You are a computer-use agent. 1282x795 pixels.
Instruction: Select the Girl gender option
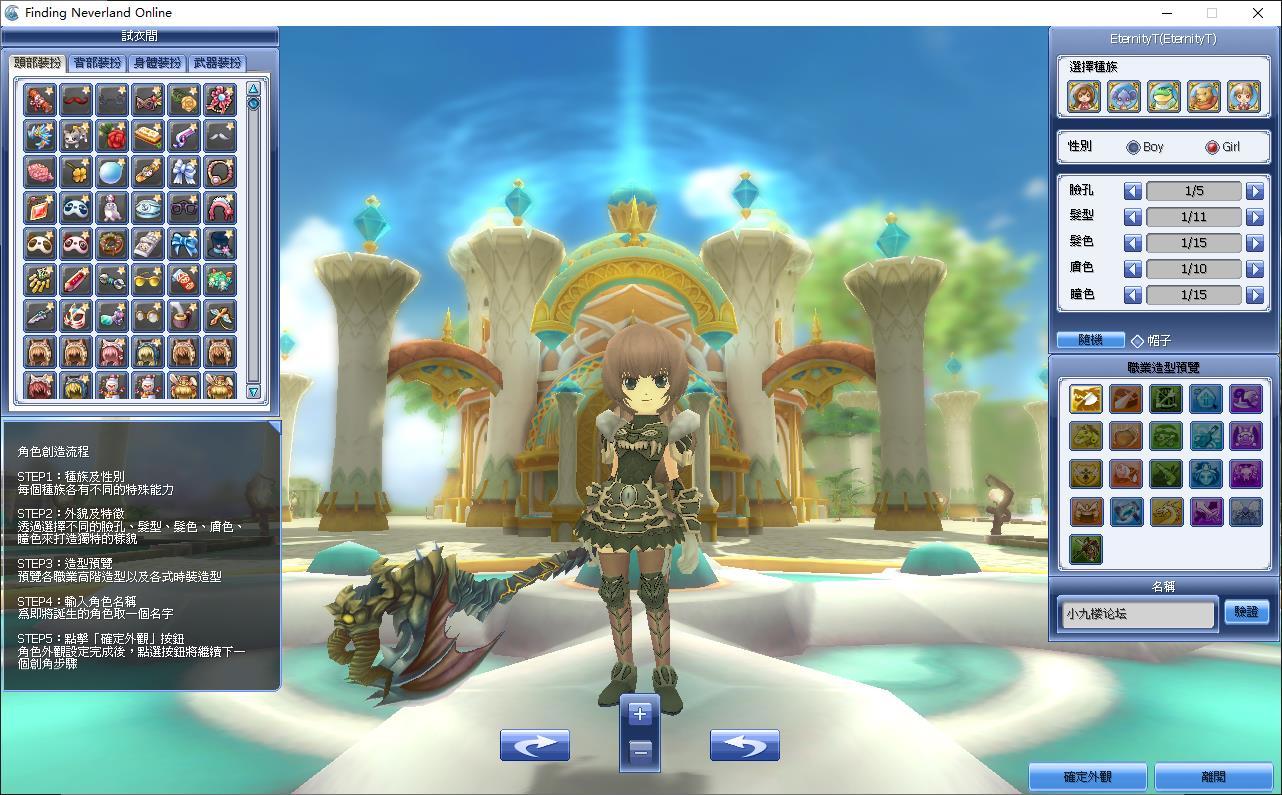(1212, 147)
